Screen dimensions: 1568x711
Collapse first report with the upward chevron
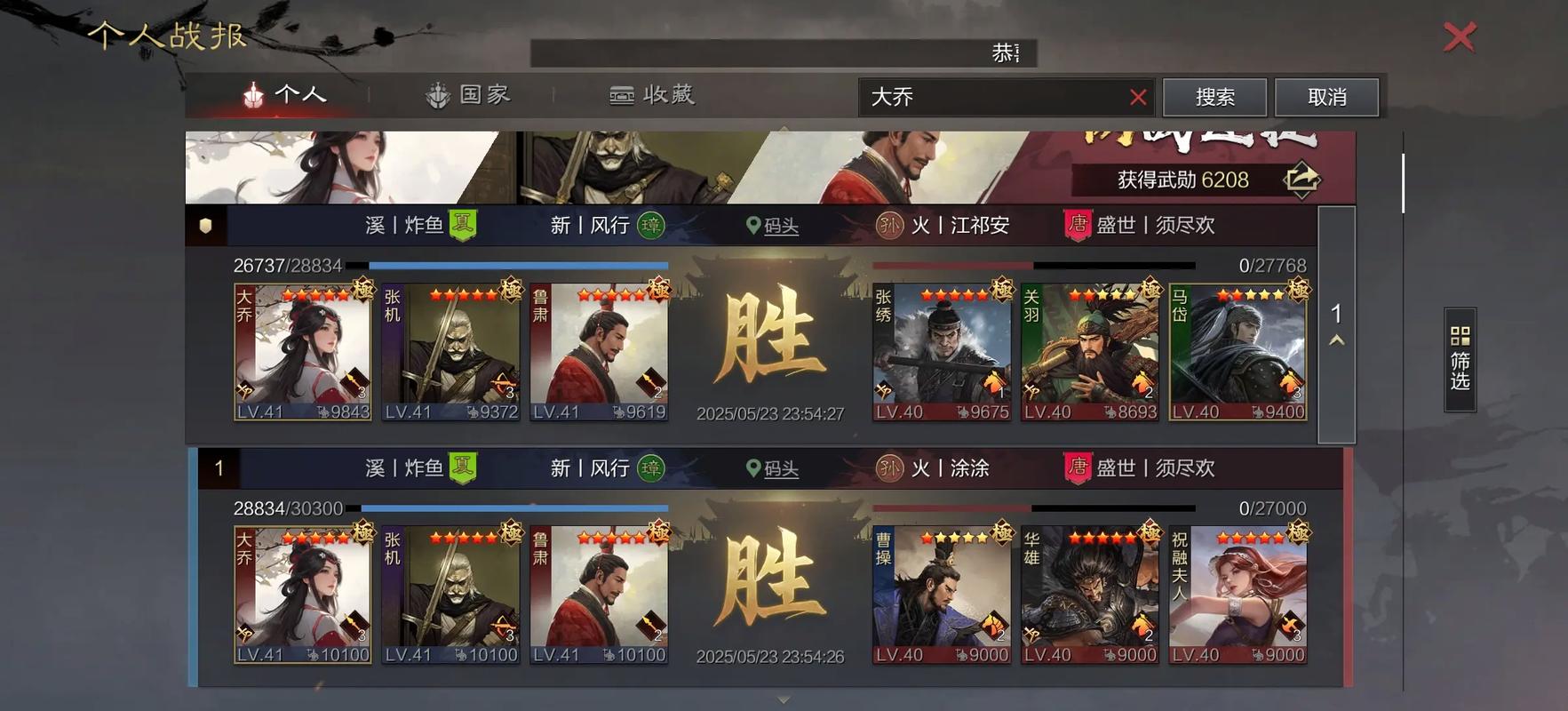click(x=1334, y=339)
